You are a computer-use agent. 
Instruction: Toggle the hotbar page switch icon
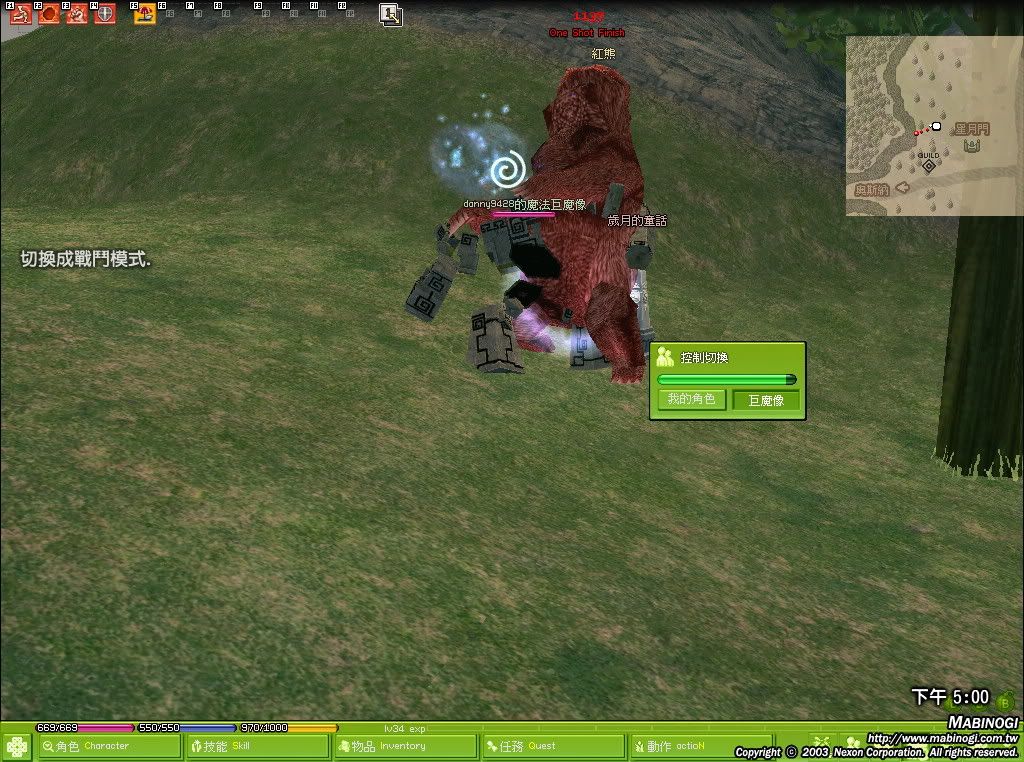390,14
